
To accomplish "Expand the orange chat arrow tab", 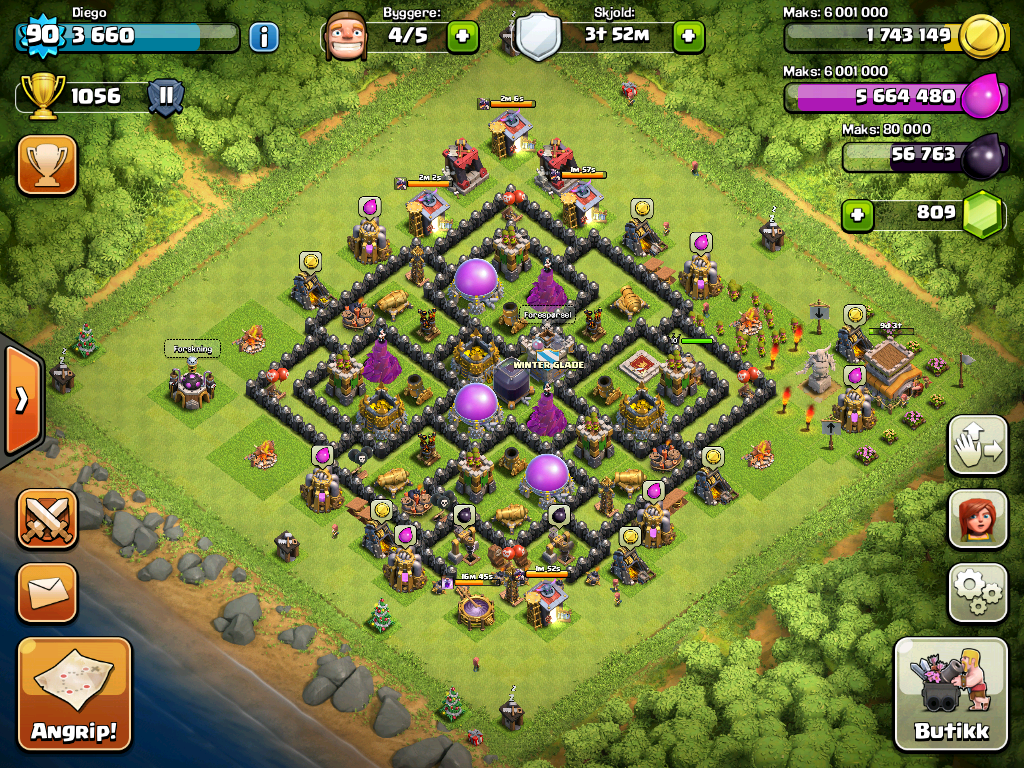I will 20,400.
